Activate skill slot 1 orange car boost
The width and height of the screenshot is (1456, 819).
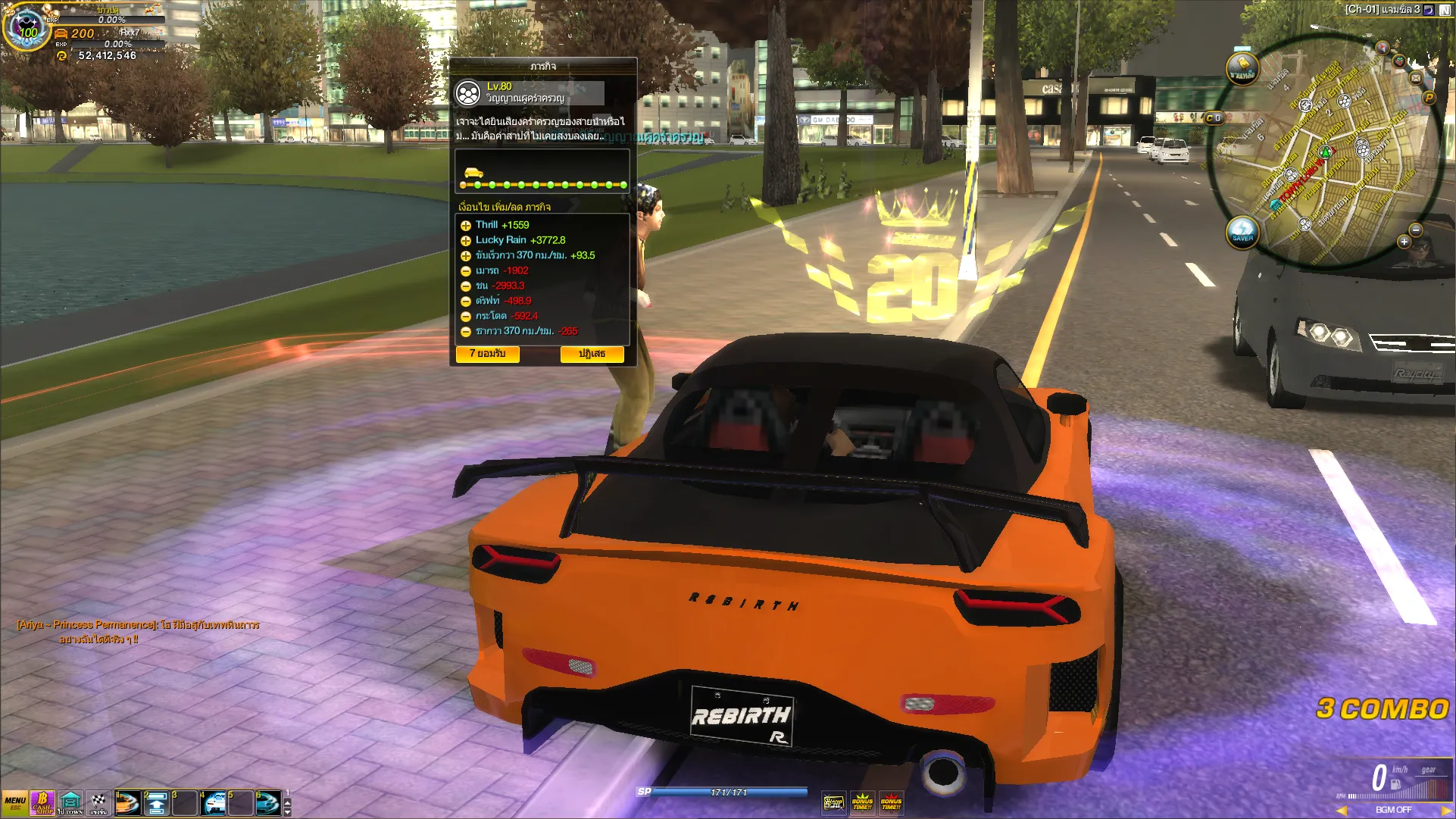tap(127, 803)
